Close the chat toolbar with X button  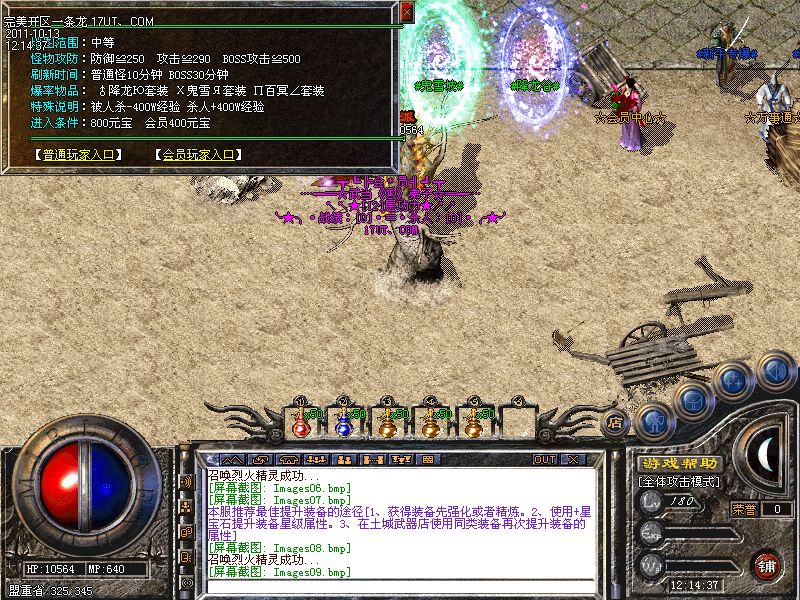(572, 460)
